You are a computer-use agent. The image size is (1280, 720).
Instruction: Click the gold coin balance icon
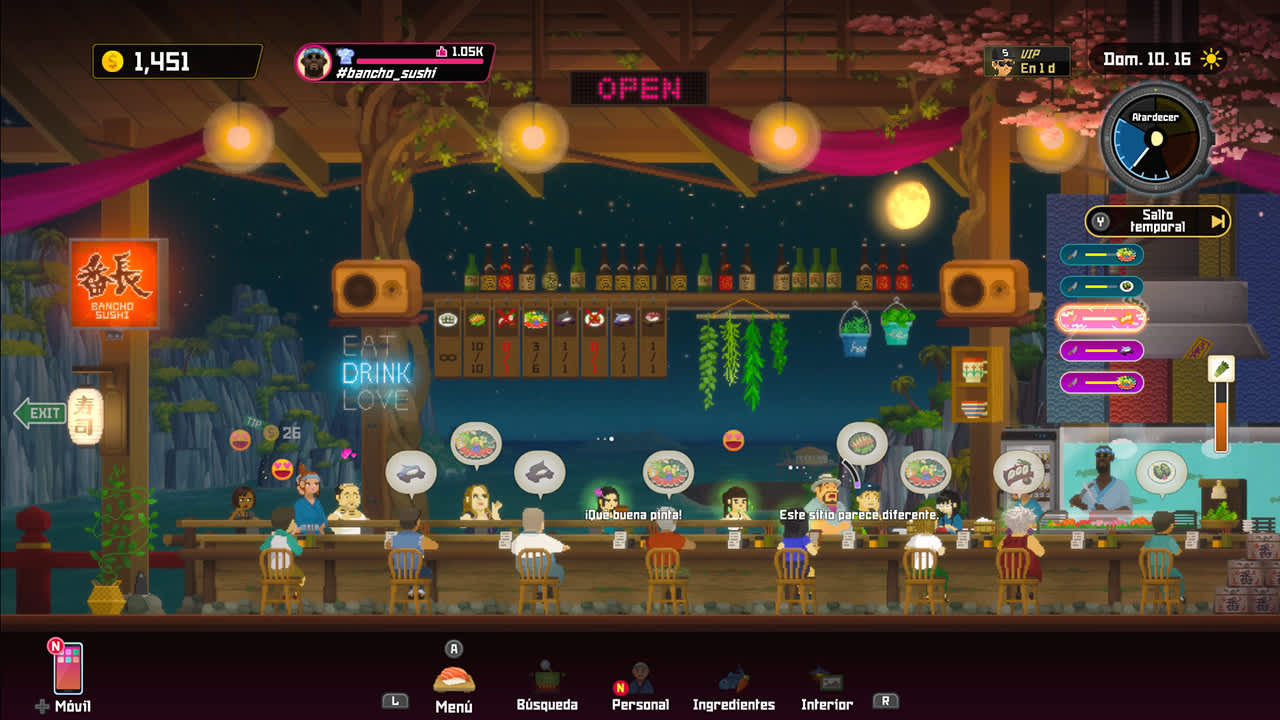coord(112,62)
